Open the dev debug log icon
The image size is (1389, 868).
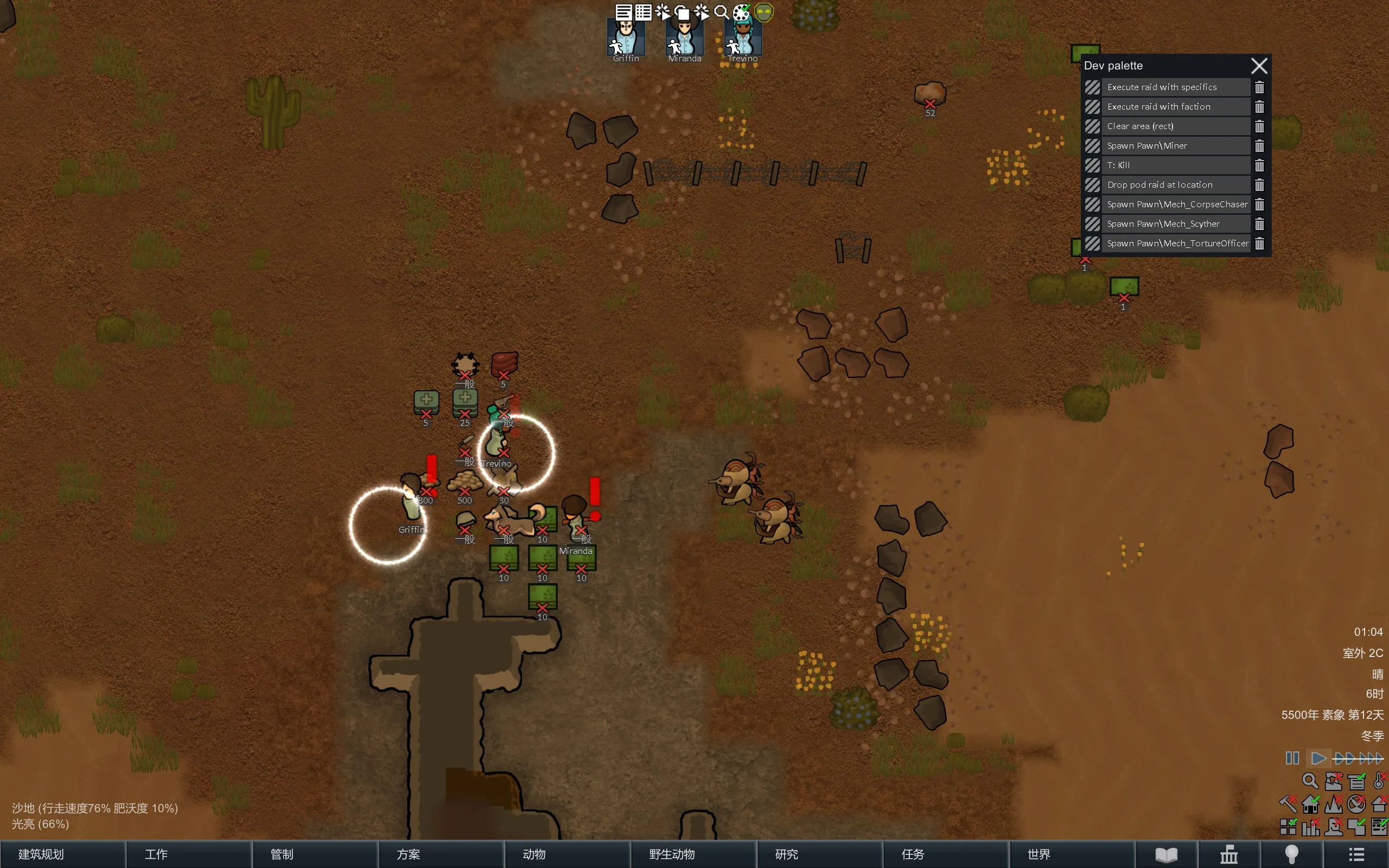point(623,12)
